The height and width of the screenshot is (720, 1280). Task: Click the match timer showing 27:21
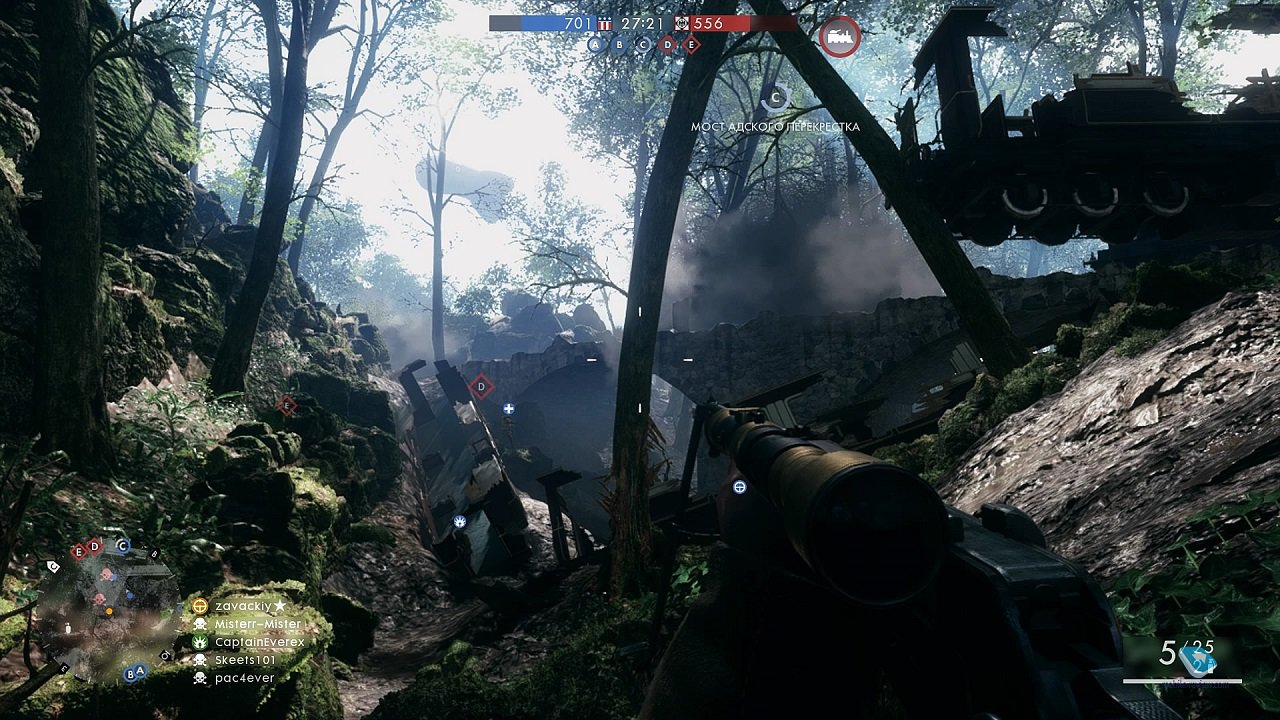(642, 23)
